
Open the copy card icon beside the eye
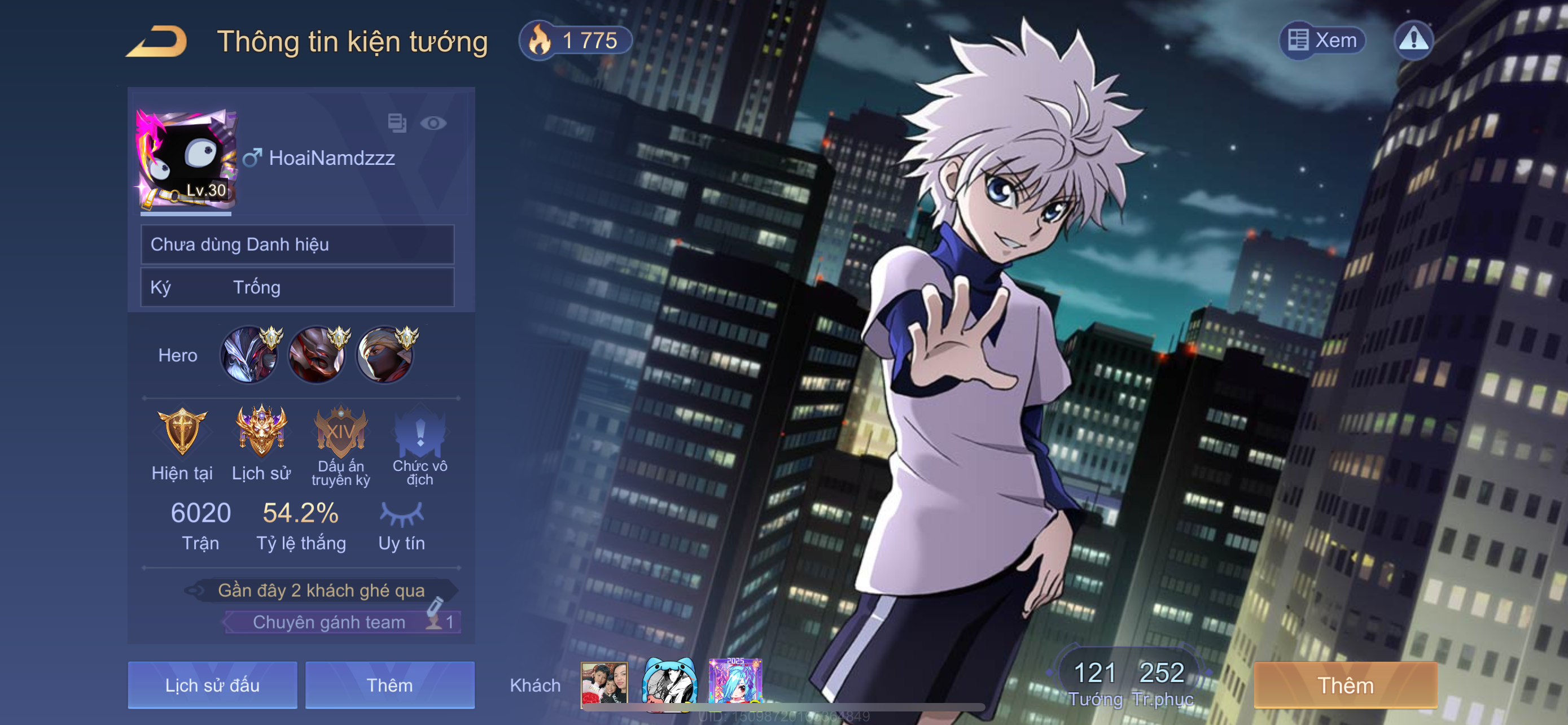pyautogui.click(x=397, y=123)
